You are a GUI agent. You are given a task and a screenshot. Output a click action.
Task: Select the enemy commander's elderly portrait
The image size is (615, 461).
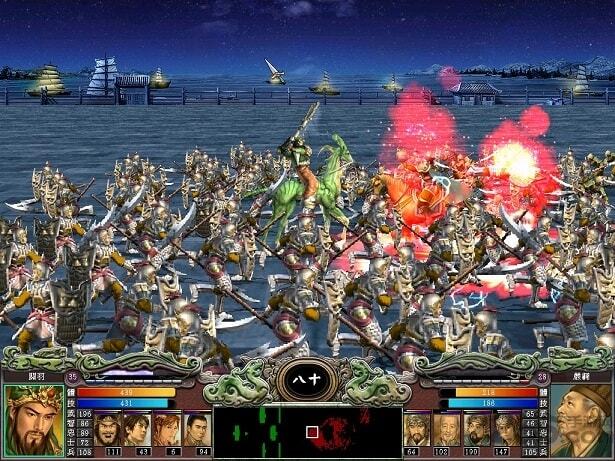(581, 421)
